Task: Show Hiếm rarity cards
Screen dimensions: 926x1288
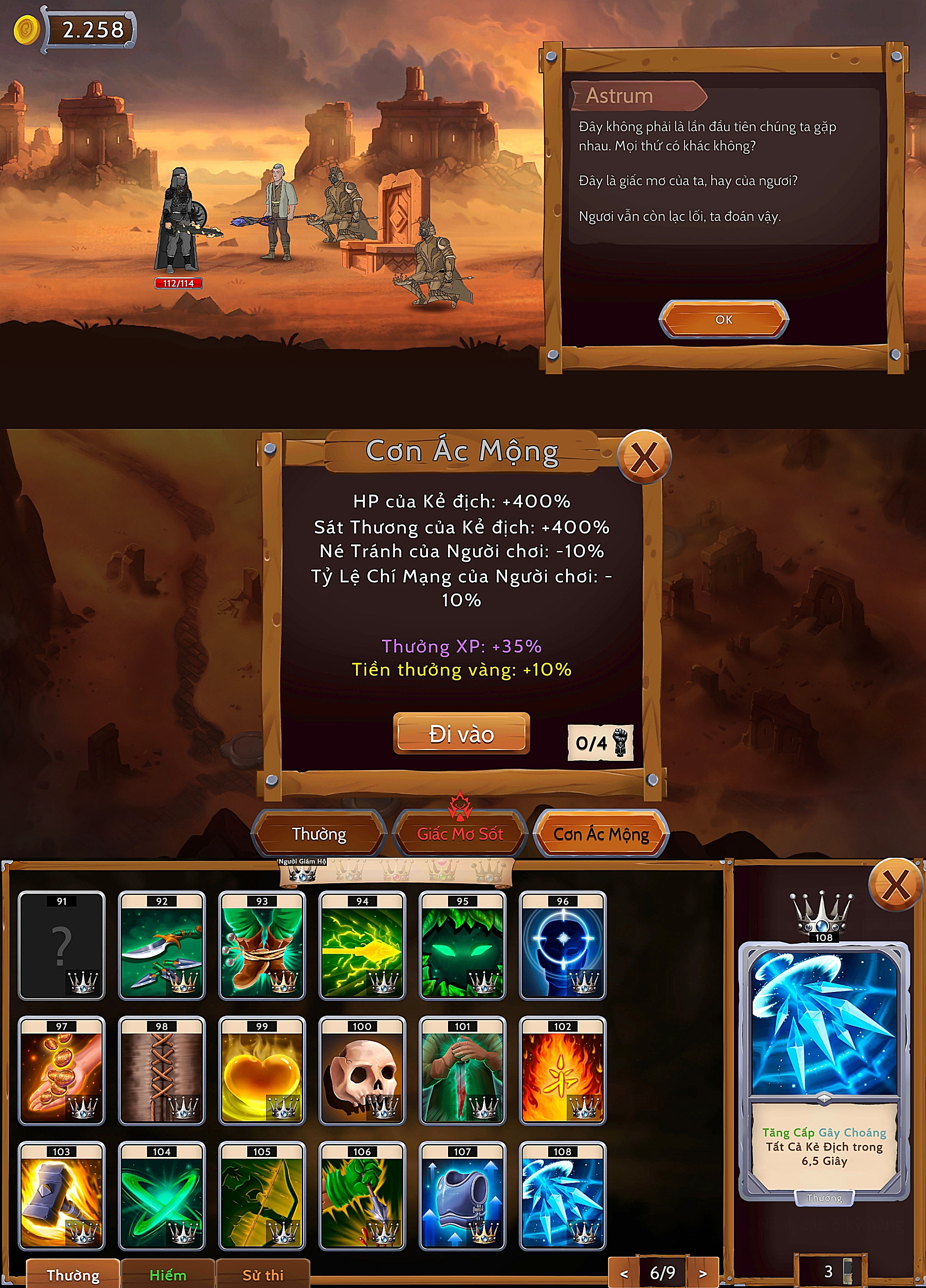Action: [x=168, y=1275]
